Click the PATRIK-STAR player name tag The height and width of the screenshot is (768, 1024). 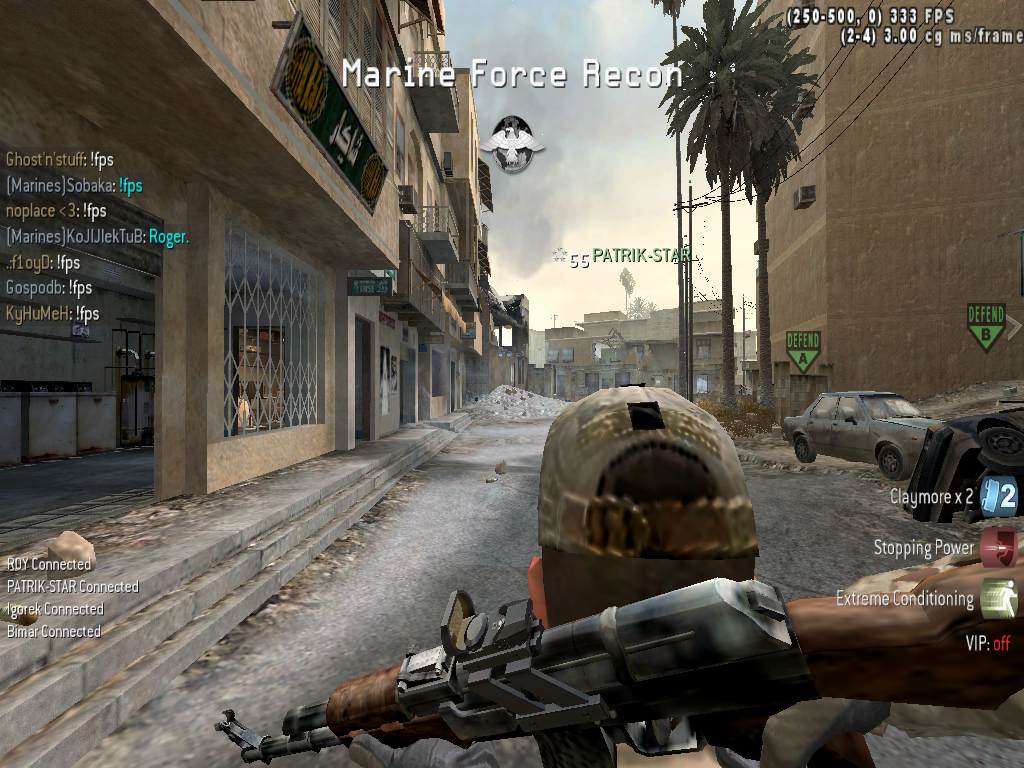[x=640, y=256]
